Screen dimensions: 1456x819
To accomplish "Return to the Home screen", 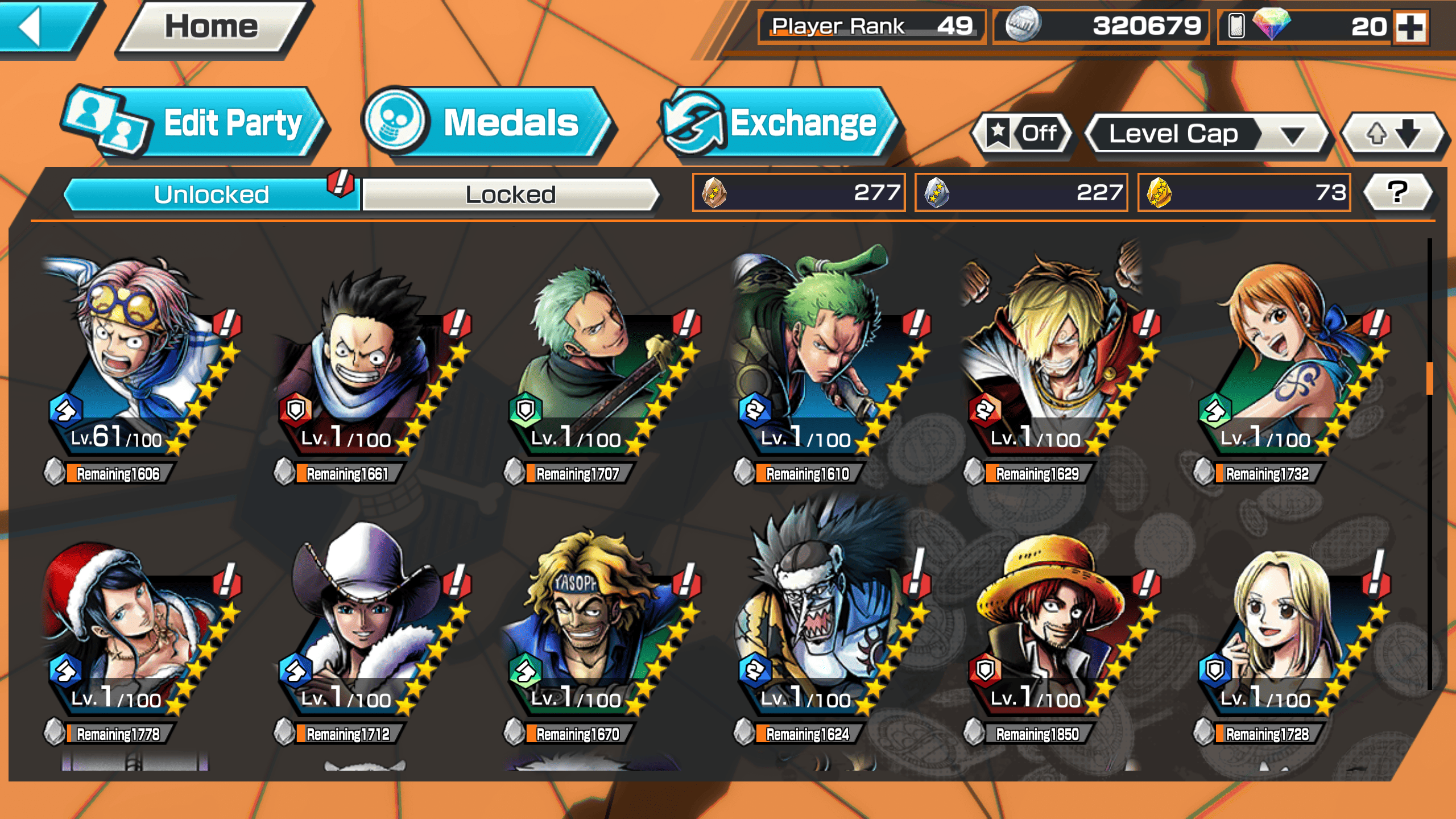I will click(x=212, y=27).
